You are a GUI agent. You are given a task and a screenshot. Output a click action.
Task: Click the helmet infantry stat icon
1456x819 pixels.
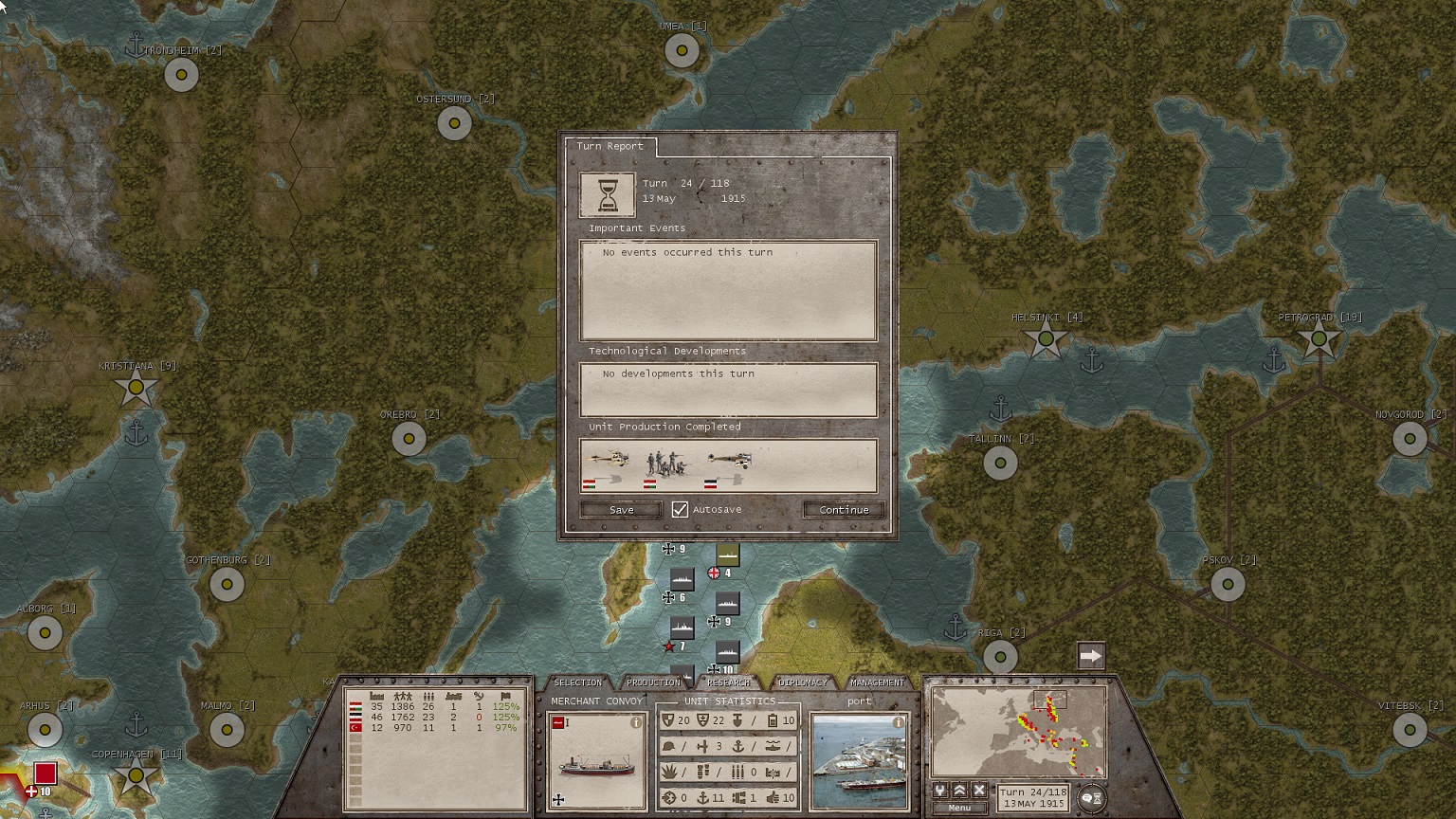point(669,746)
